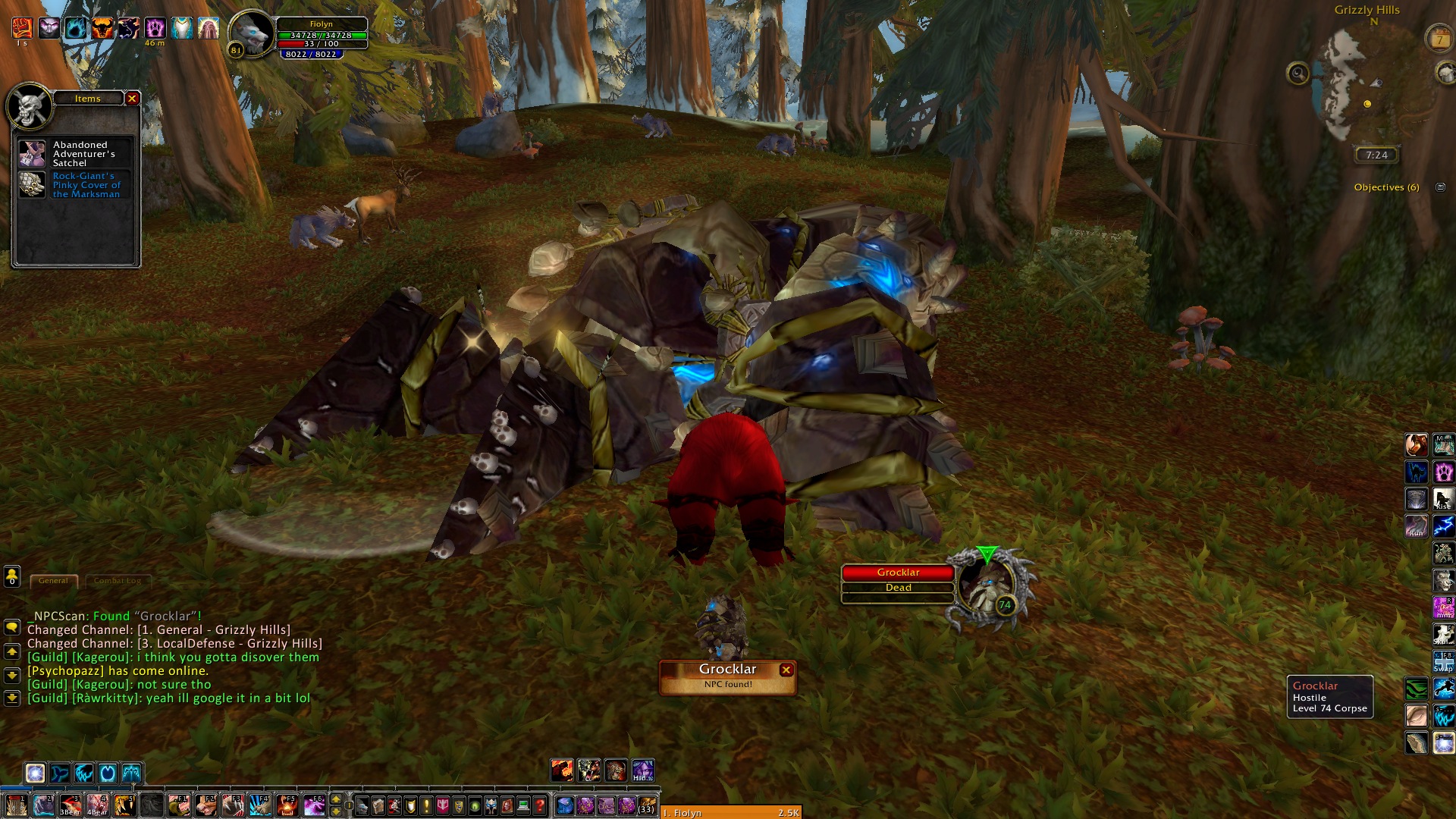Open the yellow exclamation quest log button
Viewport: 1456px width, 819px height.
point(427,805)
